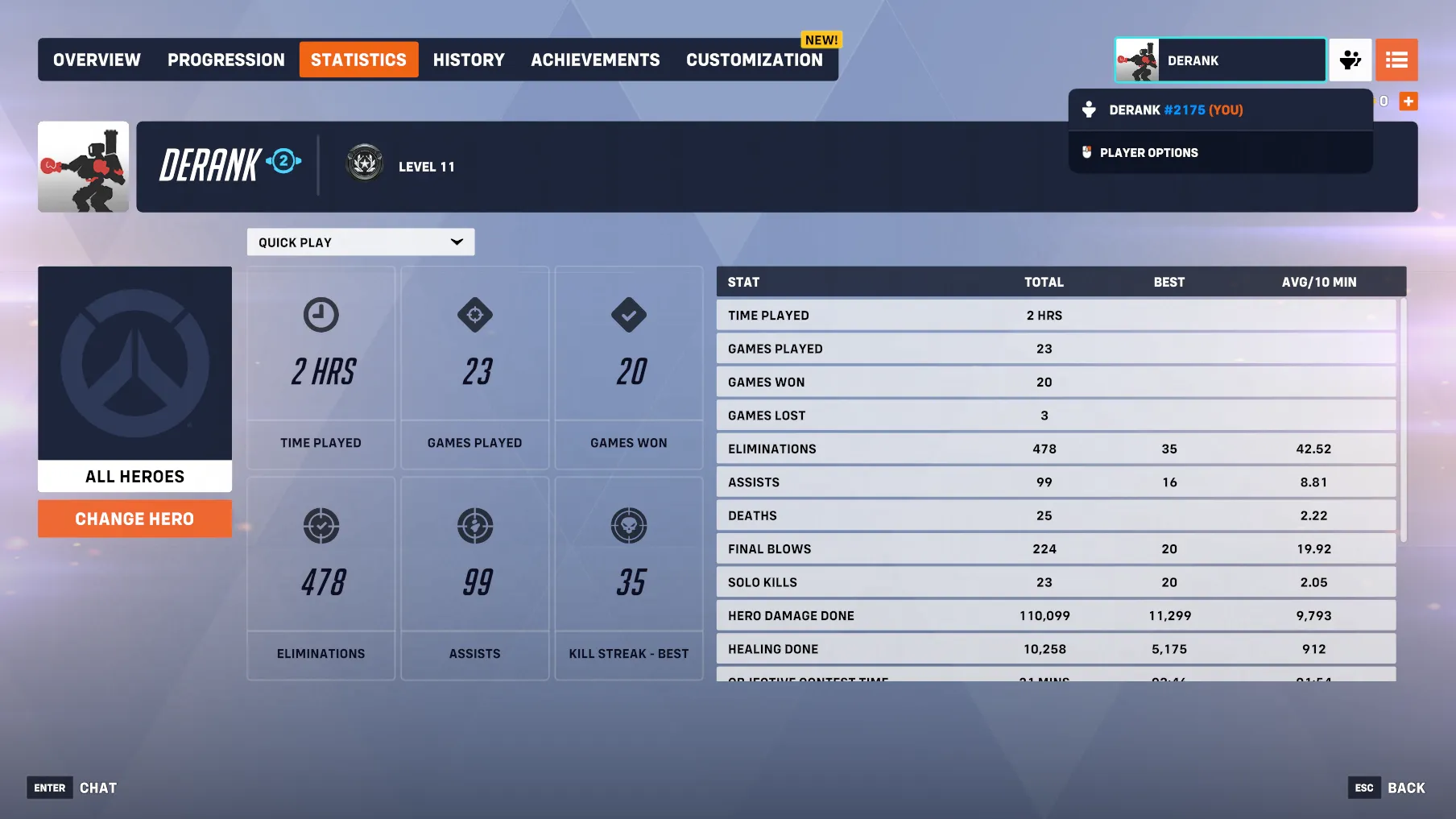Click the orange plus button

tap(1408, 101)
